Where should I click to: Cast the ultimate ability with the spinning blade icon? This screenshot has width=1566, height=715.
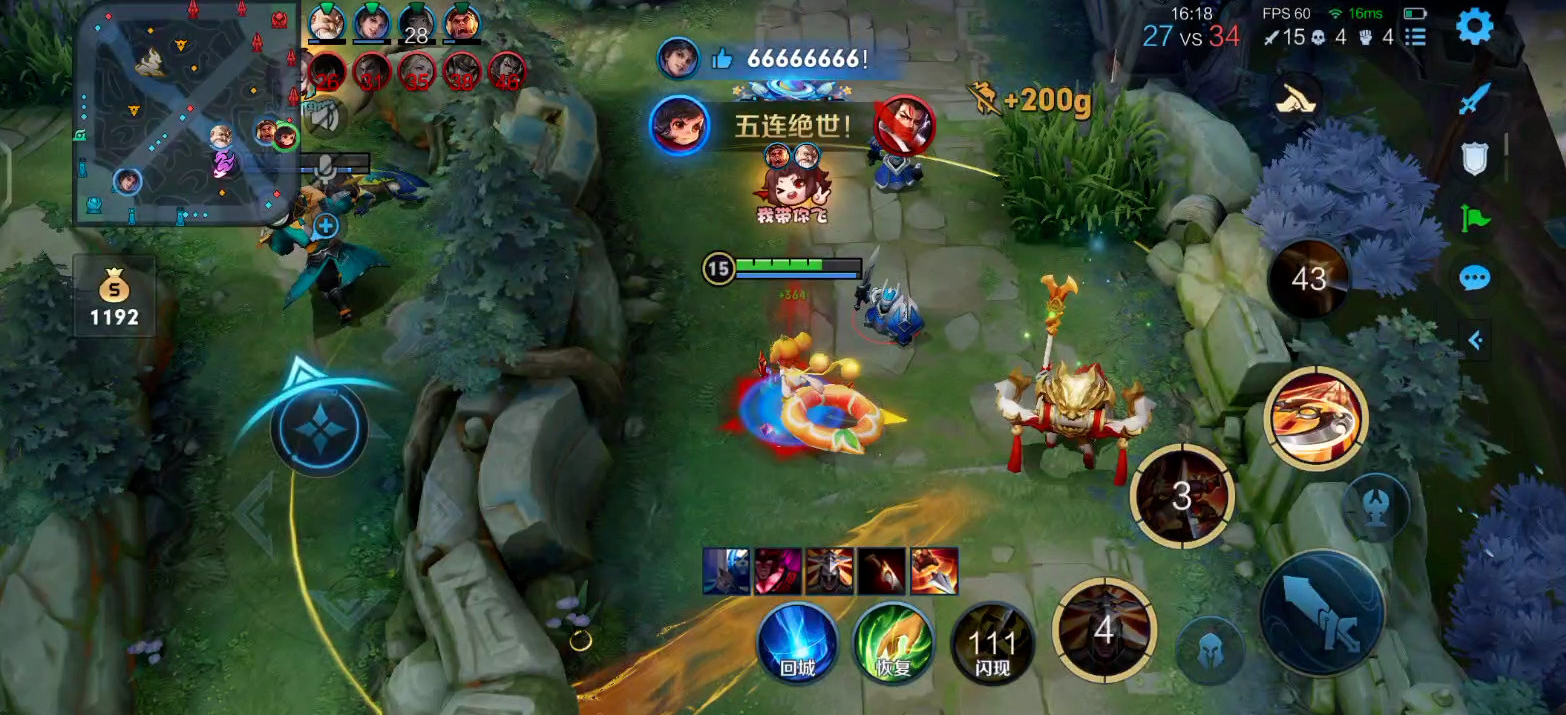coord(1315,415)
